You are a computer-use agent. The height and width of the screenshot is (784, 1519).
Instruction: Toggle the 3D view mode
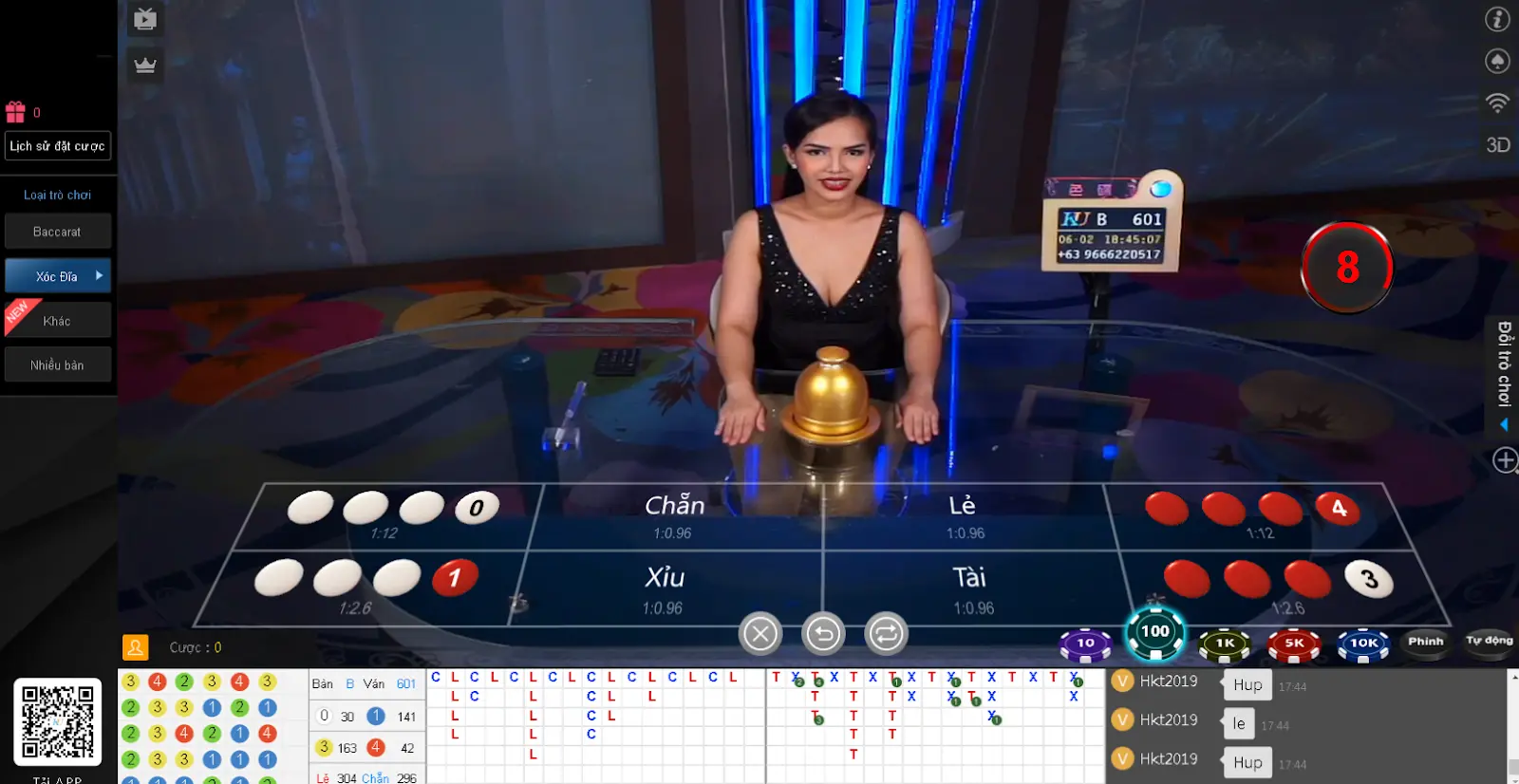[x=1497, y=145]
